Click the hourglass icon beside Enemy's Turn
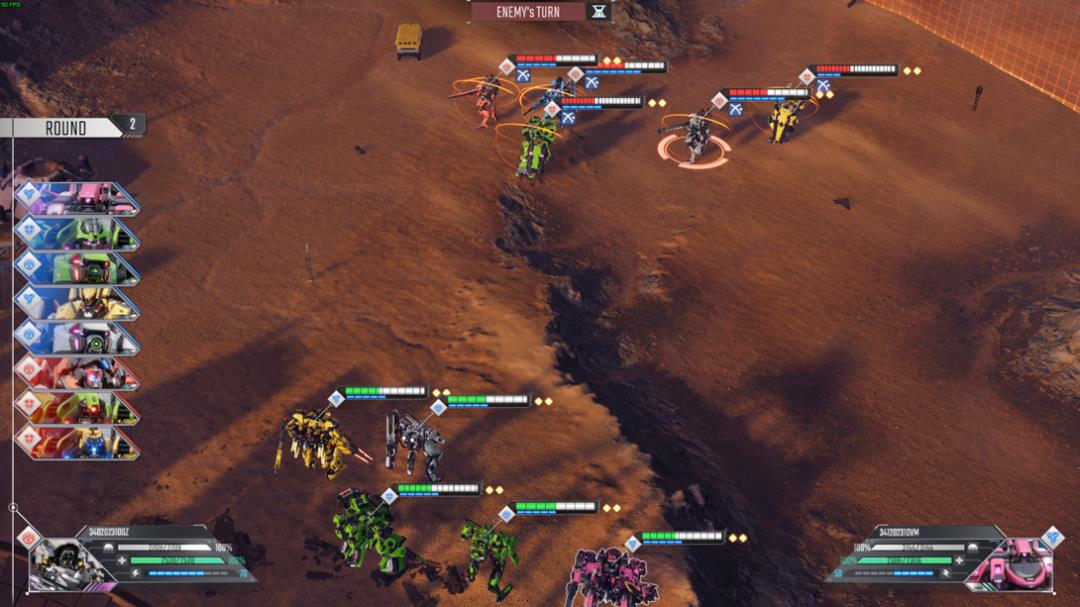 [x=599, y=12]
